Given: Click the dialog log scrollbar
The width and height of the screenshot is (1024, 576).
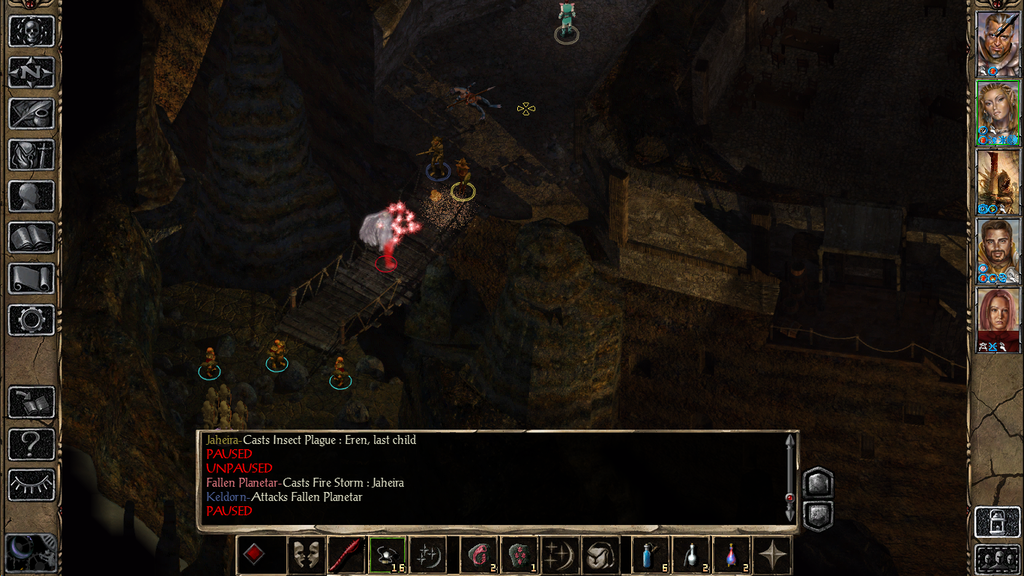Looking at the screenshot, I should coord(790,478).
